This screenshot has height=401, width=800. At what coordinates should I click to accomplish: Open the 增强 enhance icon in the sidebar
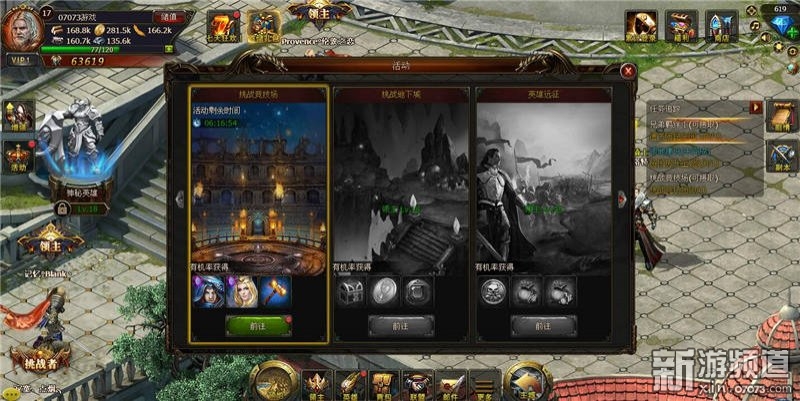pyautogui.click(x=18, y=114)
